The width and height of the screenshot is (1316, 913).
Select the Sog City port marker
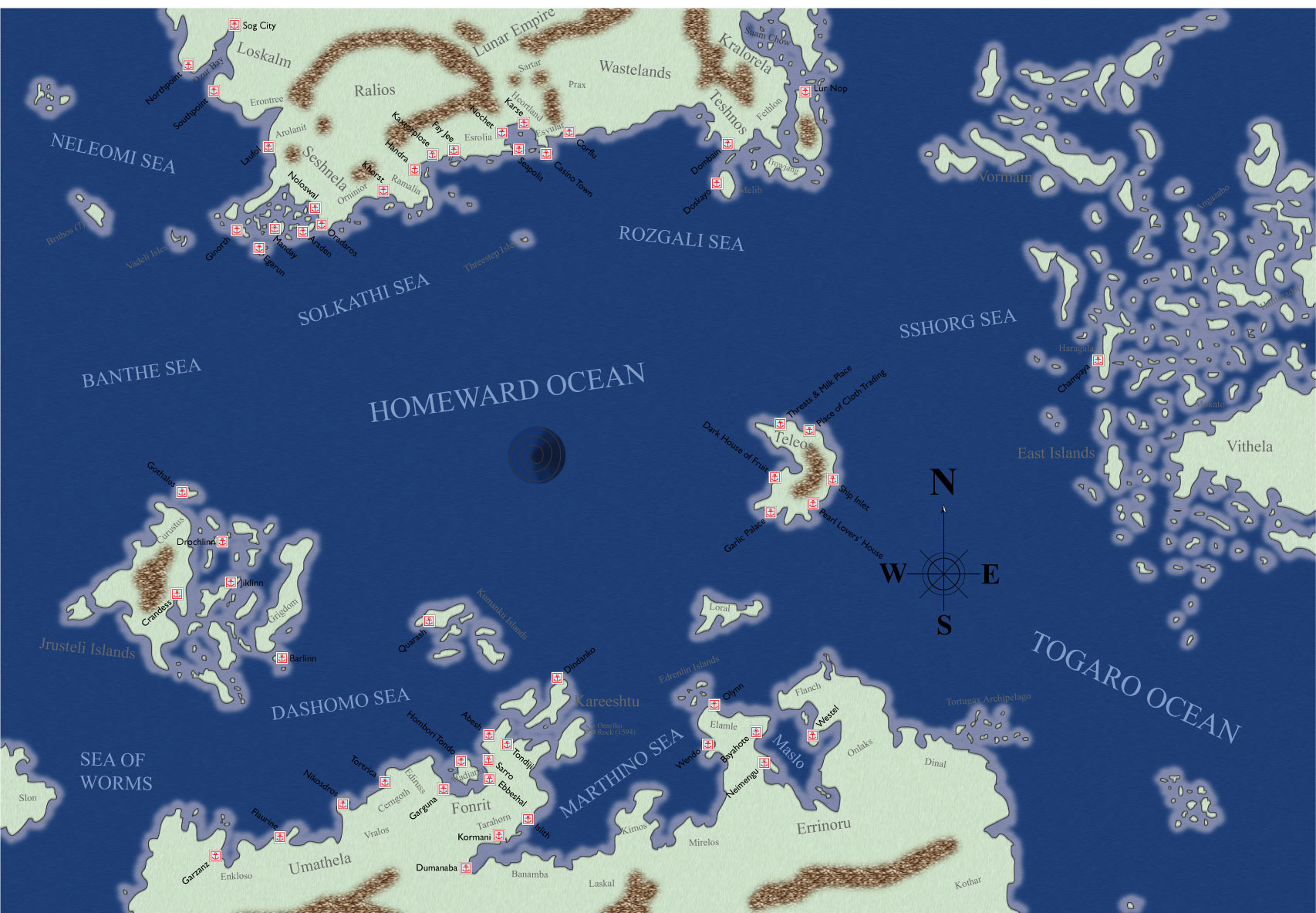coord(234,25)
